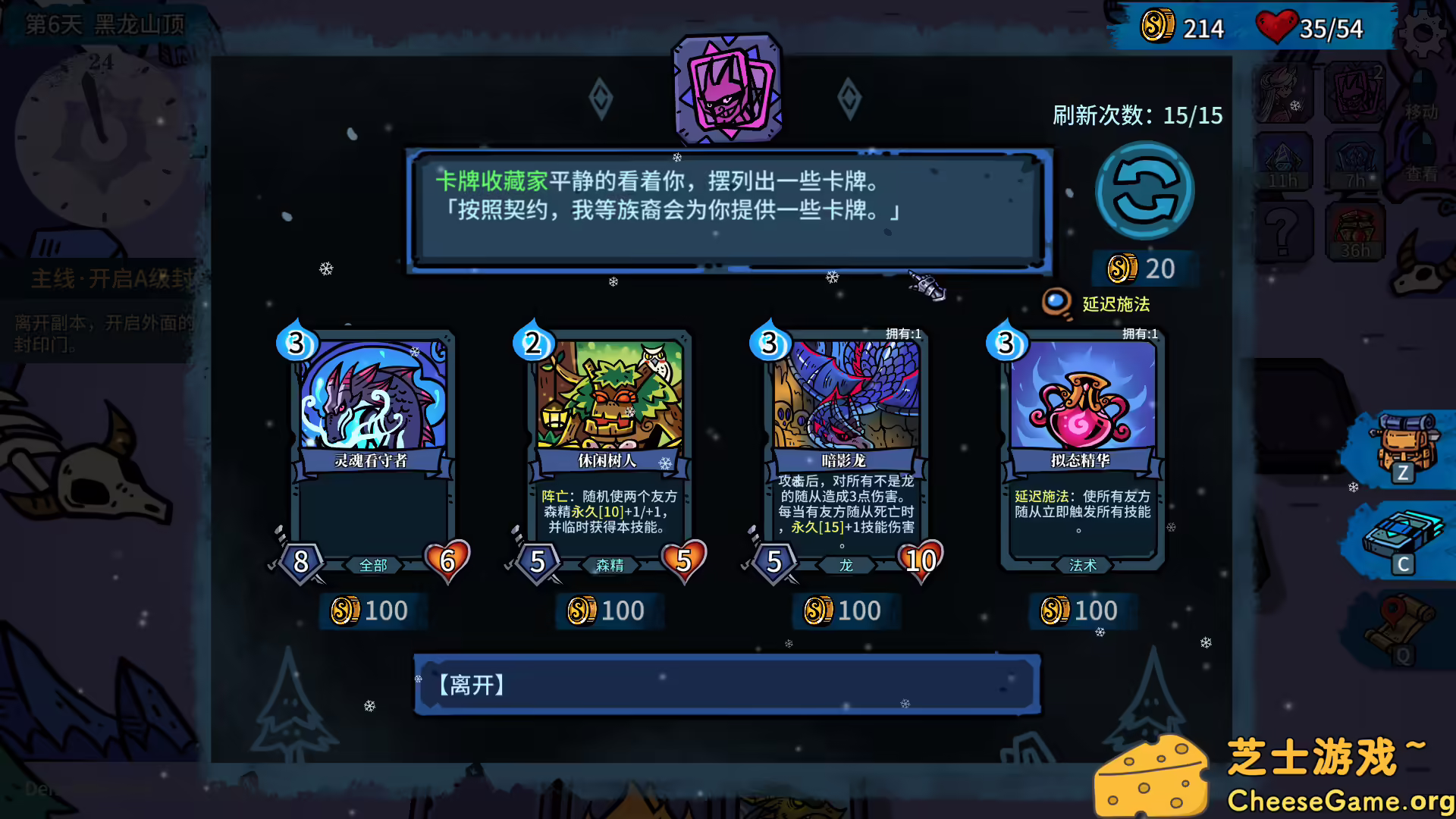Click the 11h crystal timer icon
Screen dimensions: 1456x819
pos(1284,162)
